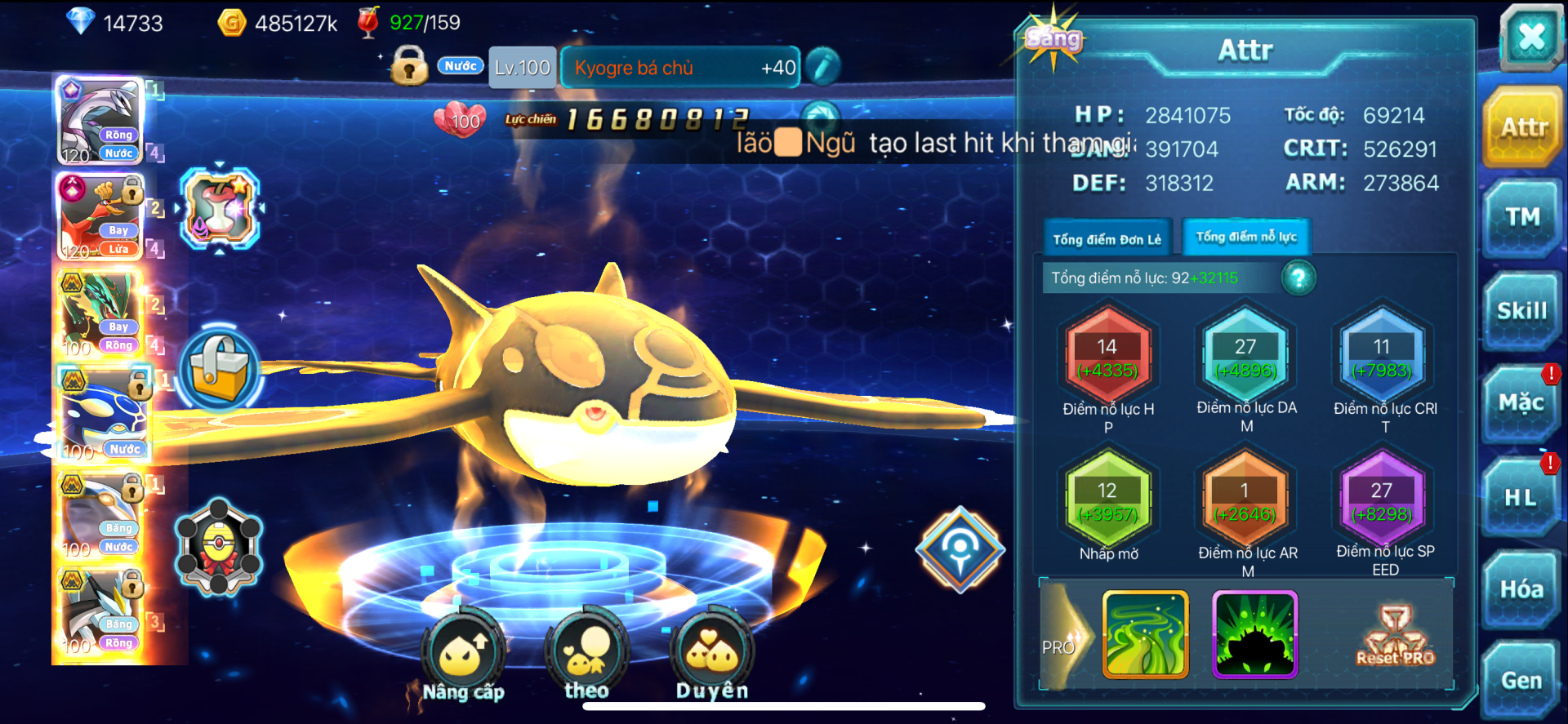Switch to the TM side tab
This screenshot has width=1568, height=724.
1522,217
